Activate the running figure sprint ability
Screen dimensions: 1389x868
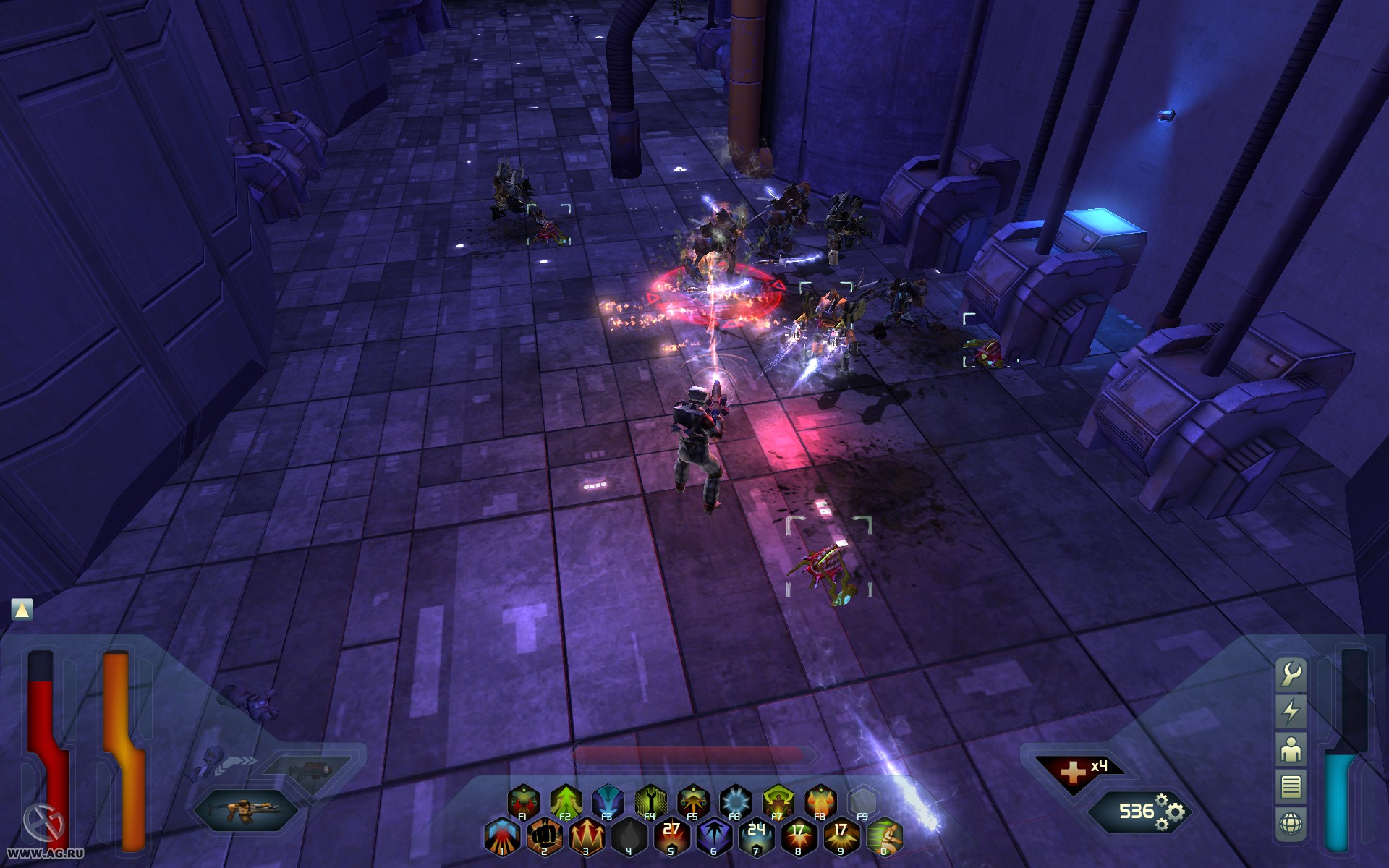pyautogui.click(x=884, y=836)
